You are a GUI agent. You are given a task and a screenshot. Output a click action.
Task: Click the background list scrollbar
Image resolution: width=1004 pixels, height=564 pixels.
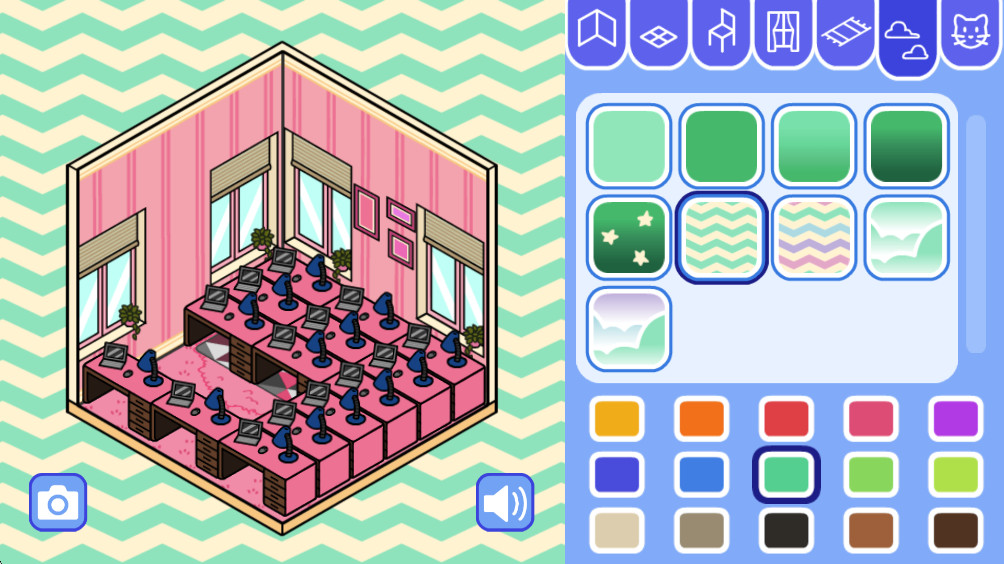[975, 235]
